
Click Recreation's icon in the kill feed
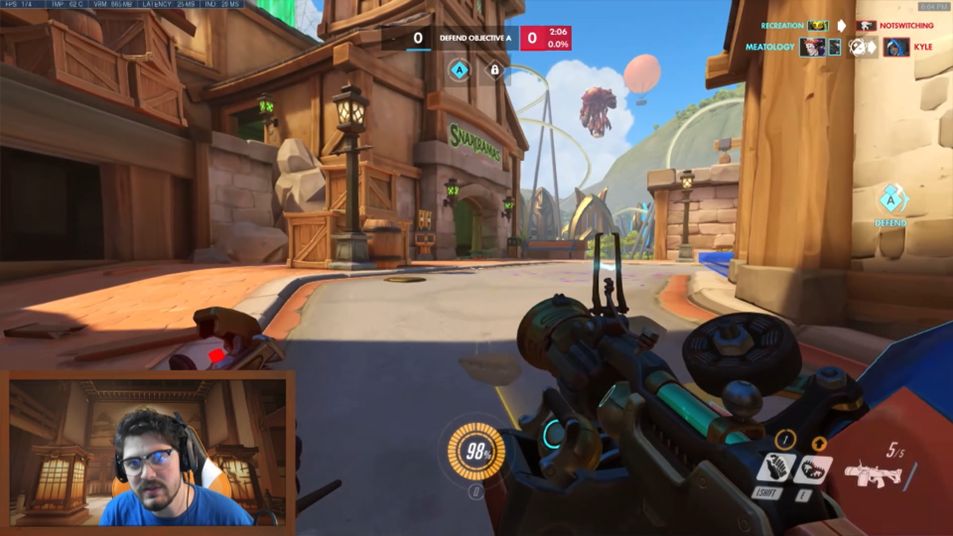pyautogui.click(x=819, y=25)
